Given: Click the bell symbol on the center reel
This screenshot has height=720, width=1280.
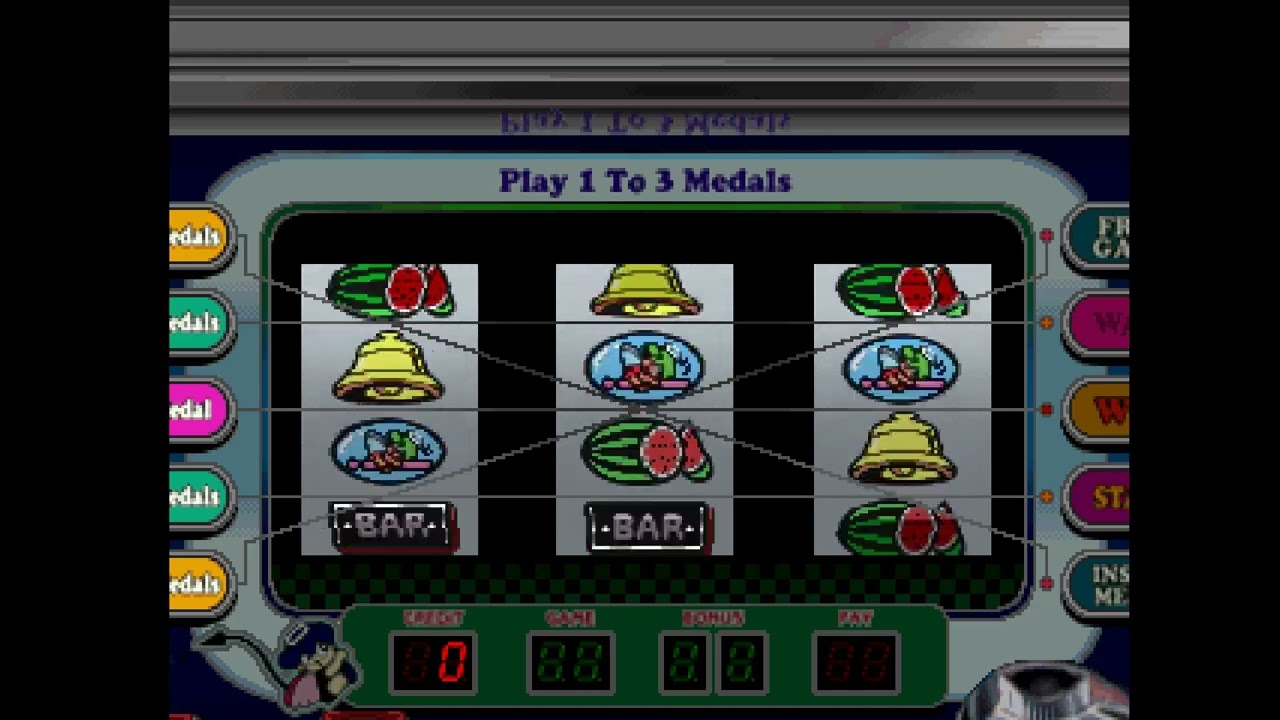Looking at the screenshot, I should click(645, 290).
